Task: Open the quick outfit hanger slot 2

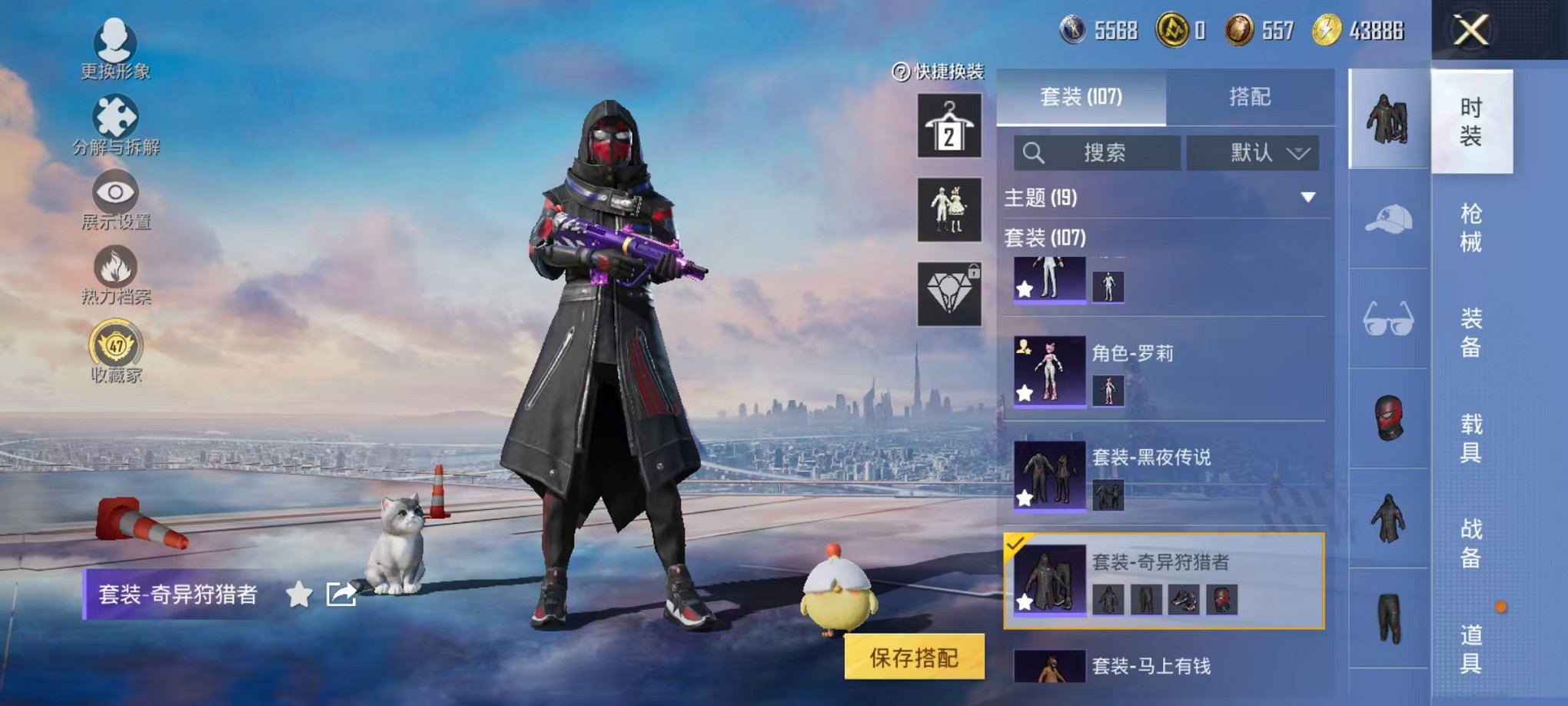Action: 949,125
